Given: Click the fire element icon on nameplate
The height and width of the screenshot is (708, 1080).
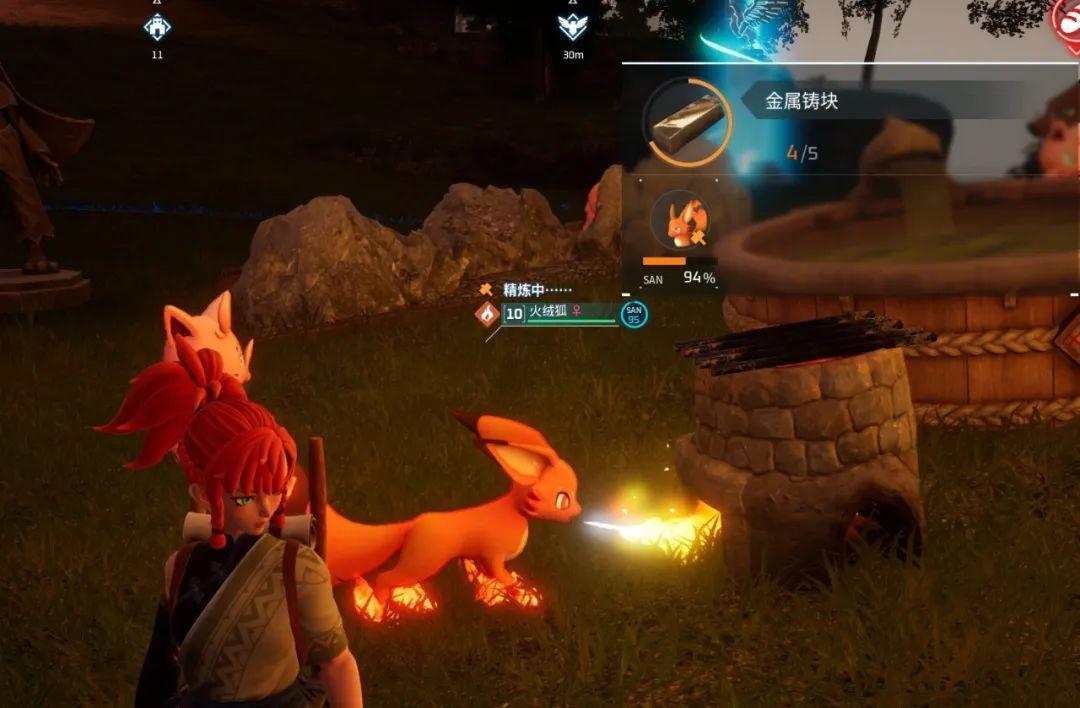Looking at the screenshot, I should [x=487, y=314].
